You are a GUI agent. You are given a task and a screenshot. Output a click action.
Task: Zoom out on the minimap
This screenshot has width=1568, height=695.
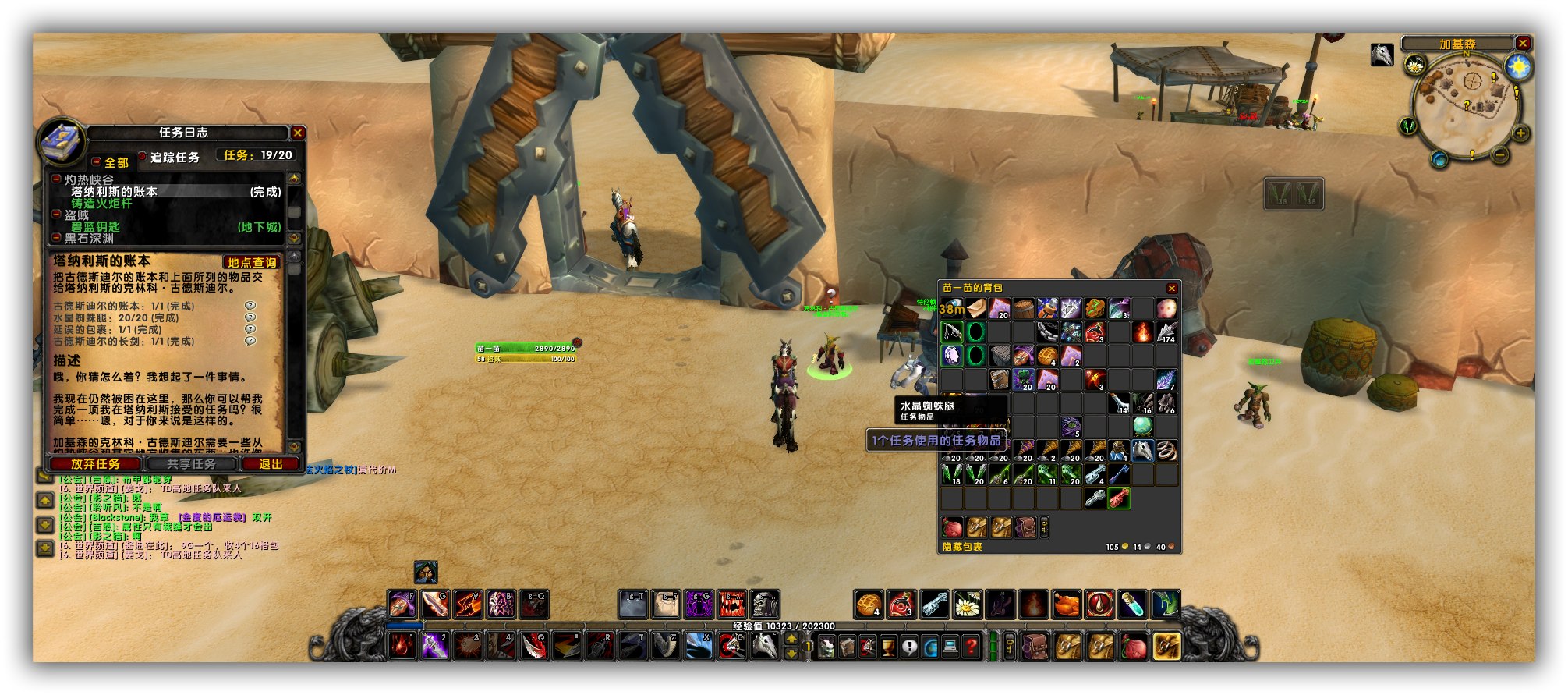[1499, 154]
